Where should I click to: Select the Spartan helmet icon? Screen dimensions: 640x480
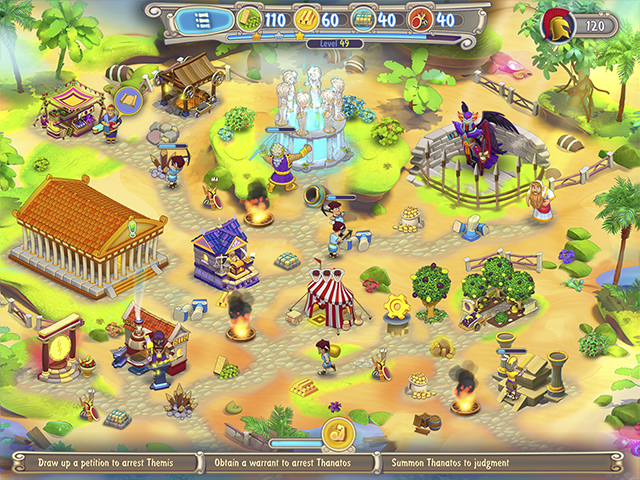tap(556, 24)
